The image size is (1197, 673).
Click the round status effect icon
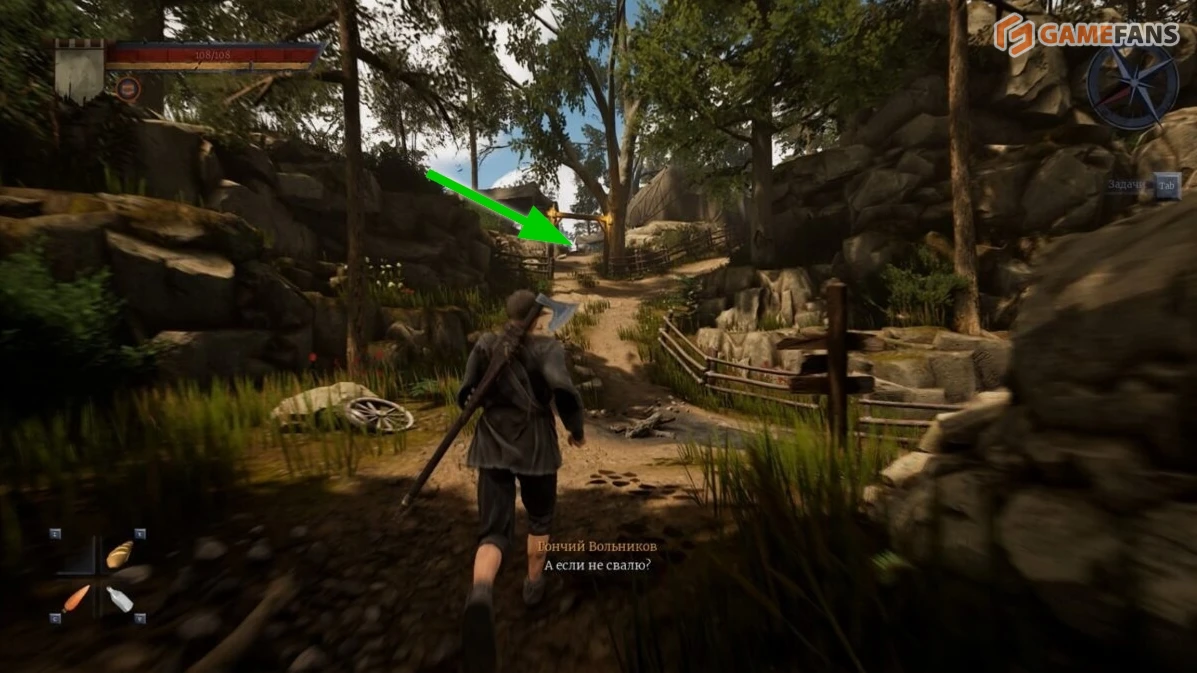coord(127,89)
